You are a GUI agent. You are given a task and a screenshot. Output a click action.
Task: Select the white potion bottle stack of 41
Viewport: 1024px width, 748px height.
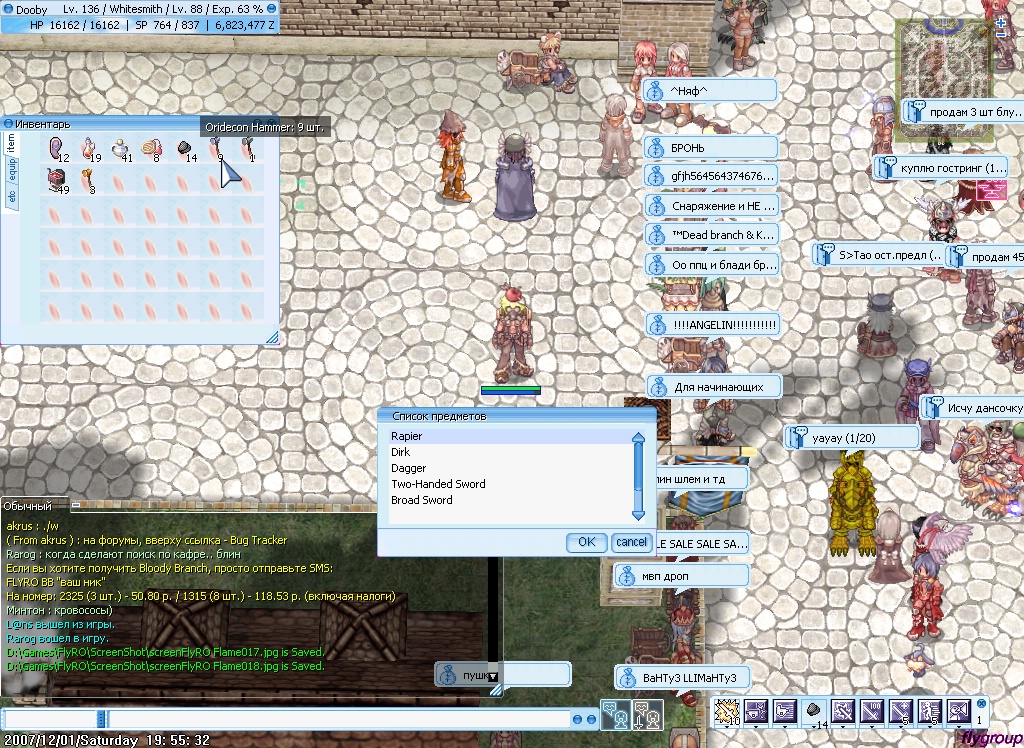[x=121, y=150]
